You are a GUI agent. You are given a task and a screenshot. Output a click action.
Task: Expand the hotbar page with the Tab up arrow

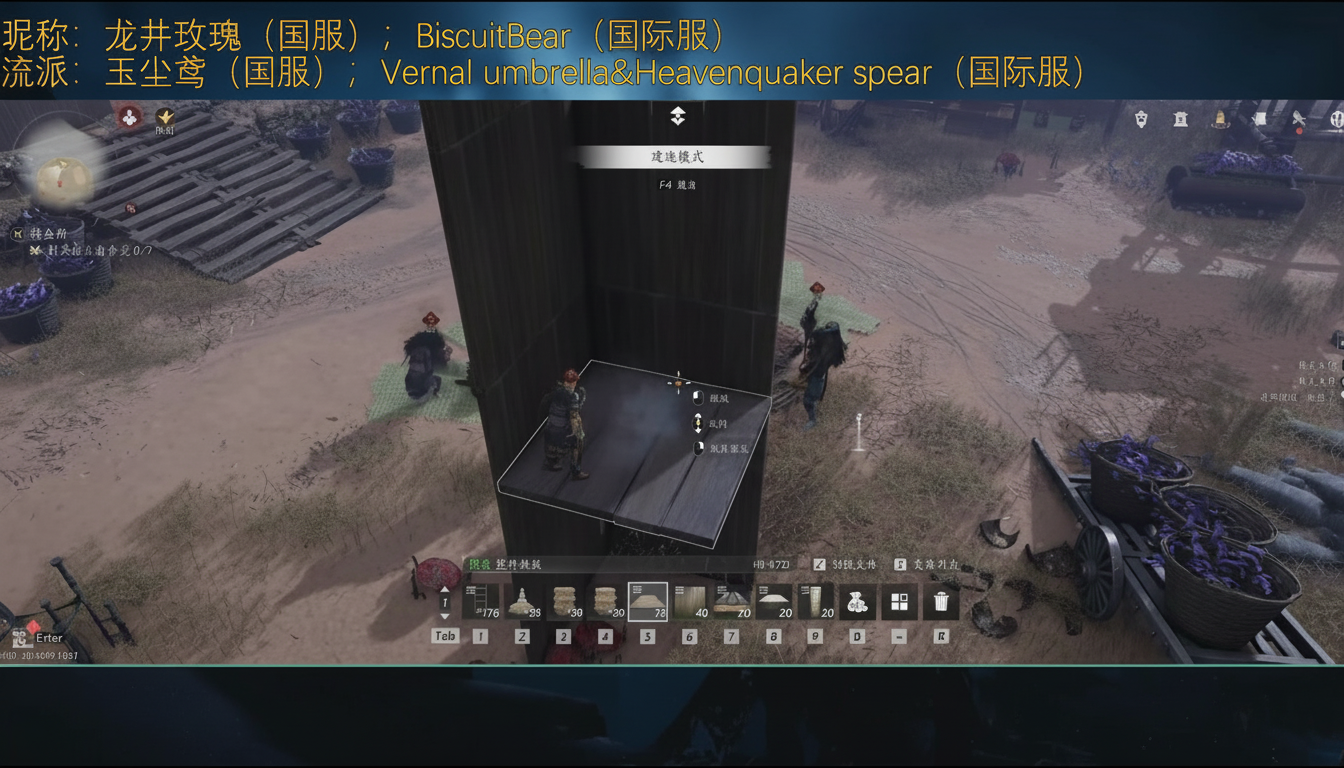tap(444, 591)
